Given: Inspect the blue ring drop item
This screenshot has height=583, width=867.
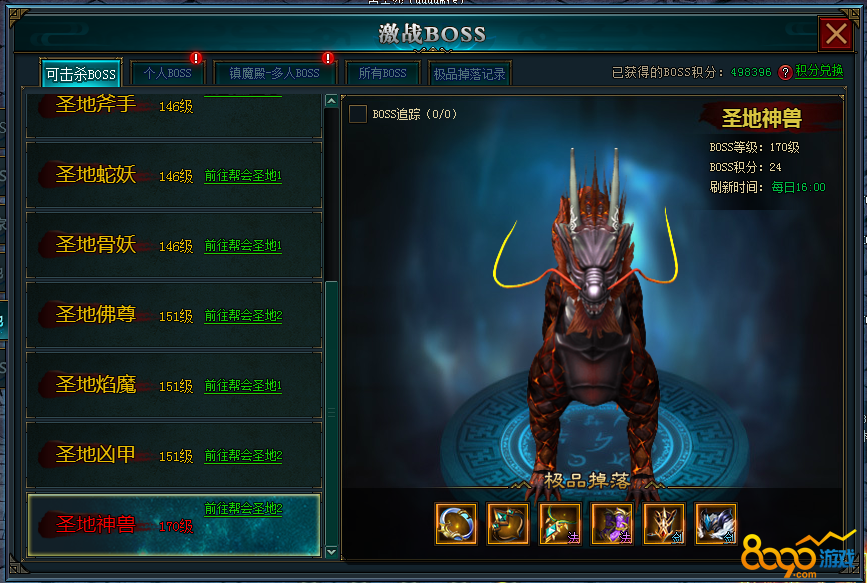Looking at the screenshot, I should click(x=456, y=523).
